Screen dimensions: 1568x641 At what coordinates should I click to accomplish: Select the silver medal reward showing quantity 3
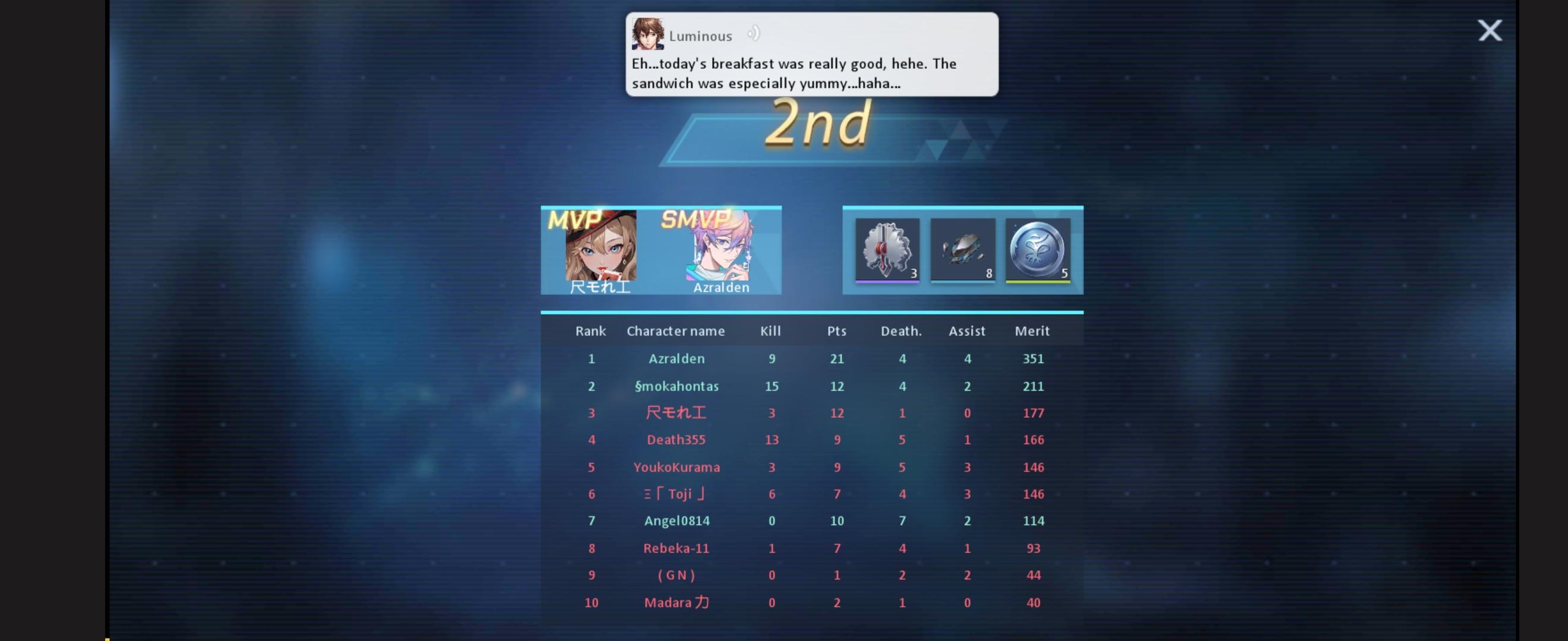[x=887, y=250]
